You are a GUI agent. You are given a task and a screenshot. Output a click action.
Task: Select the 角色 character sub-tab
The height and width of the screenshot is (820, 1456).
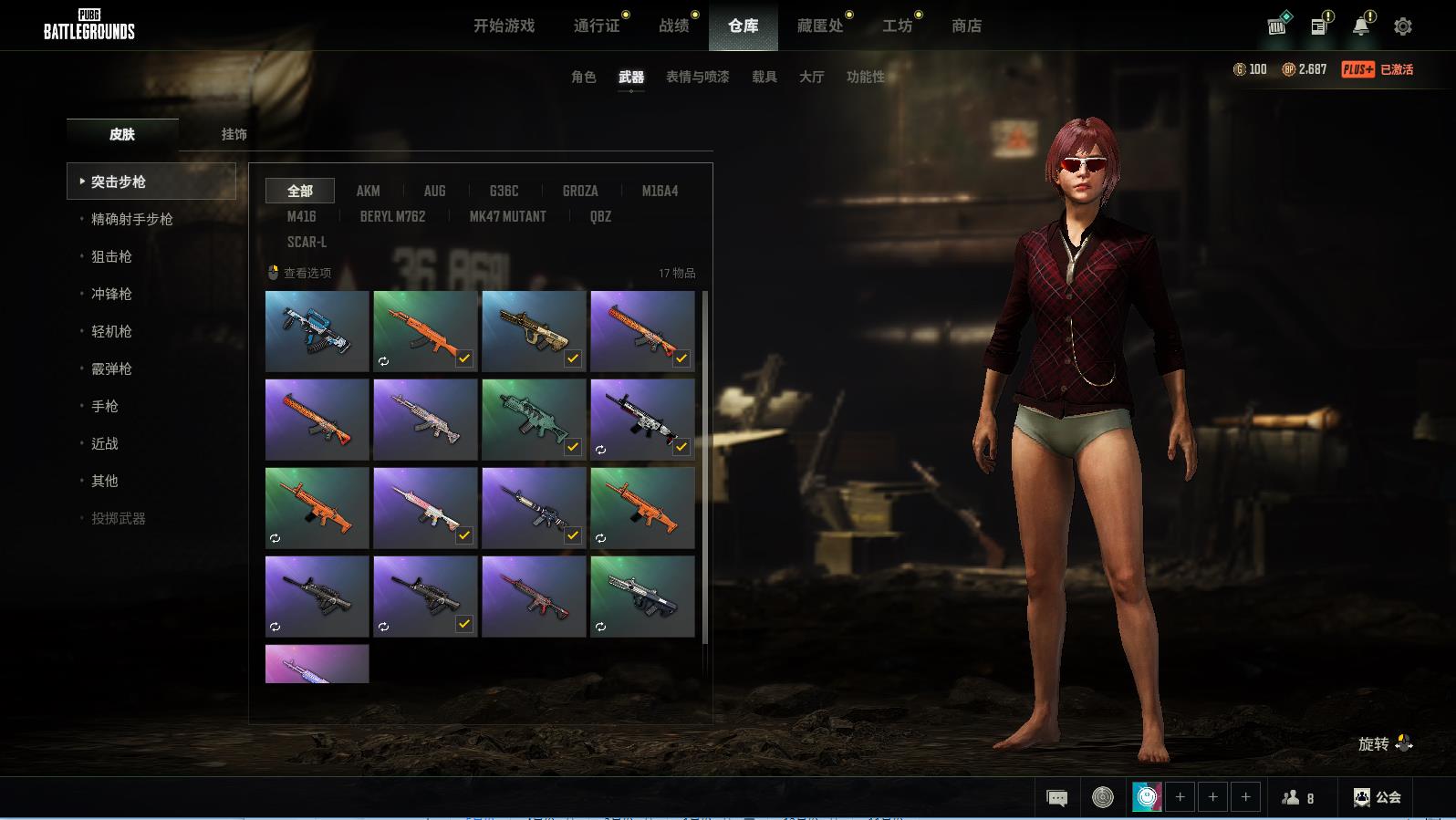[583, 77]
